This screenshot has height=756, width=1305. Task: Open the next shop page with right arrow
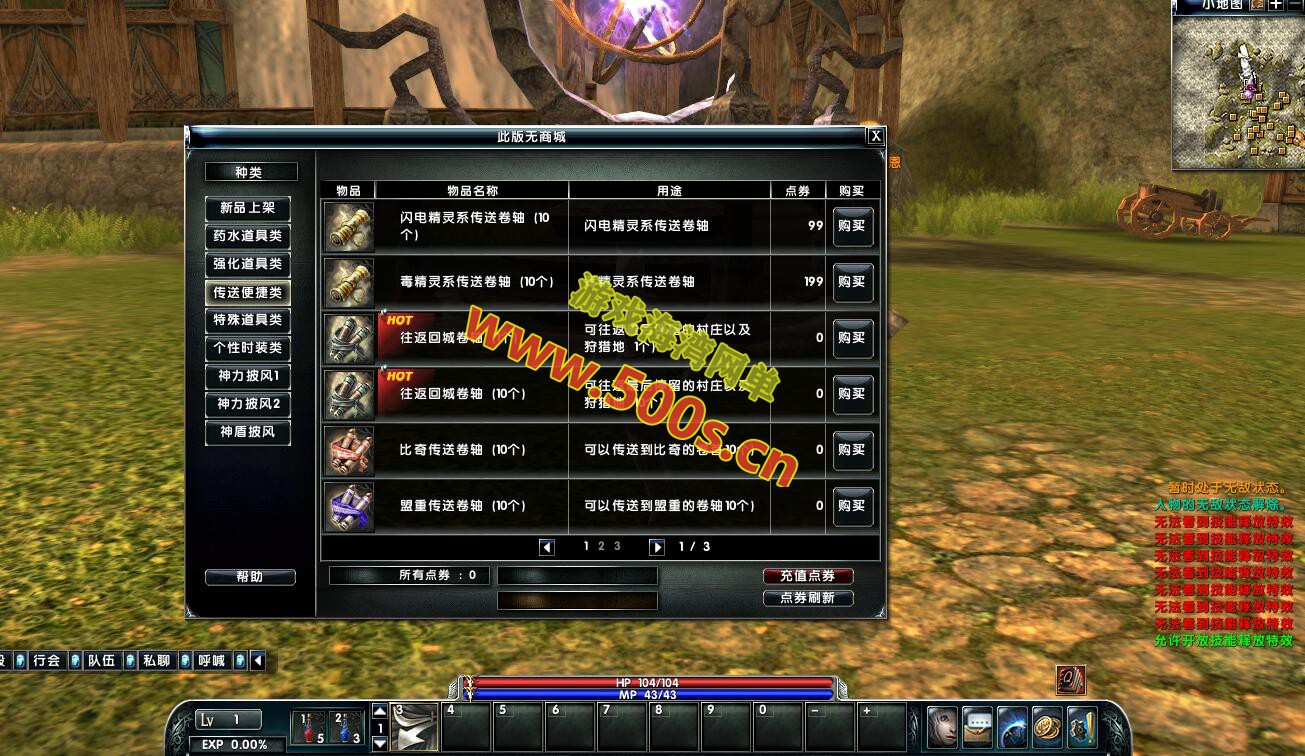tap(657, 547)
